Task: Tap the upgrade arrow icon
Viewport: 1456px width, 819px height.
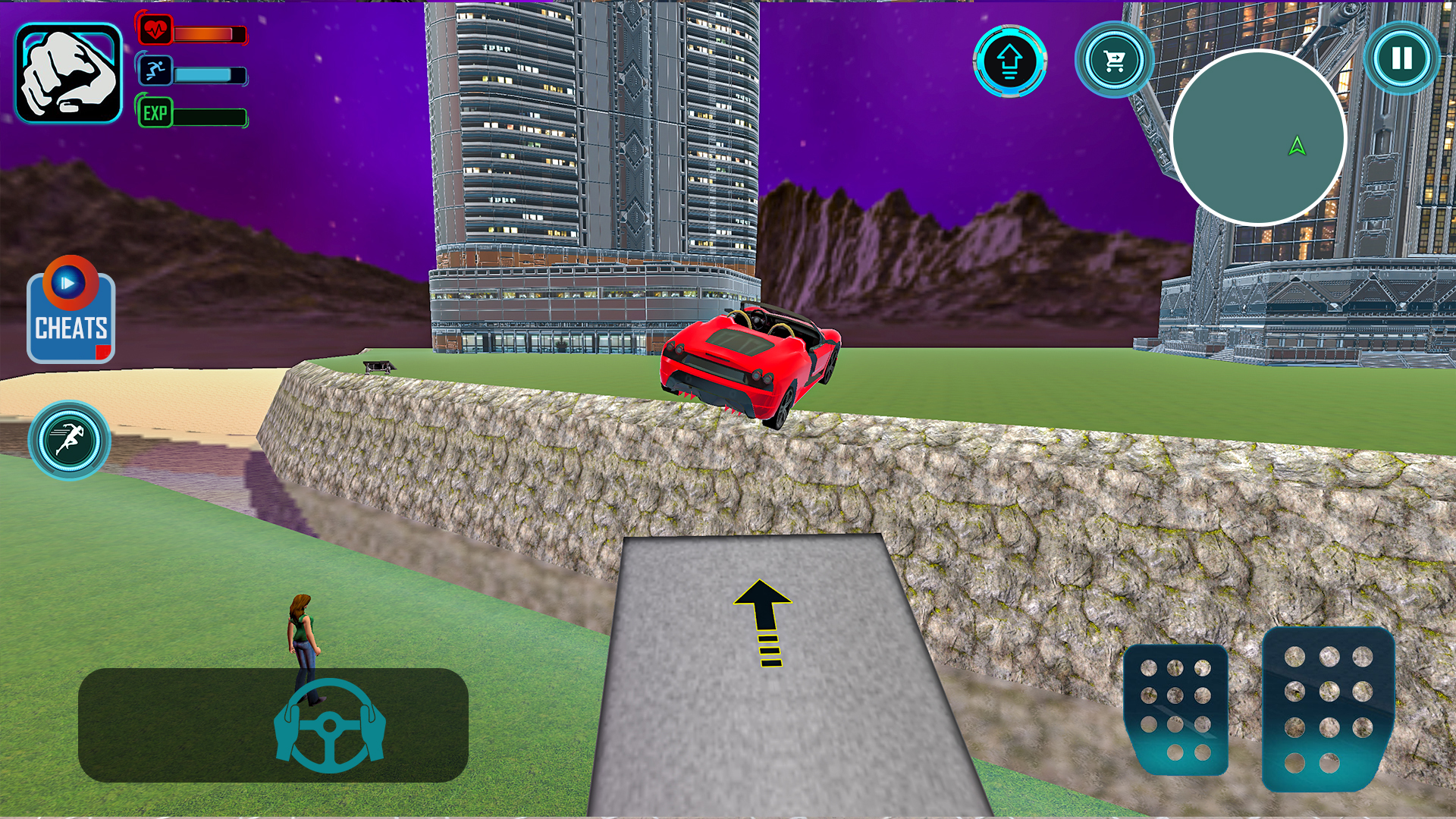Action: pyautogui.click(x=1009, y=61)
